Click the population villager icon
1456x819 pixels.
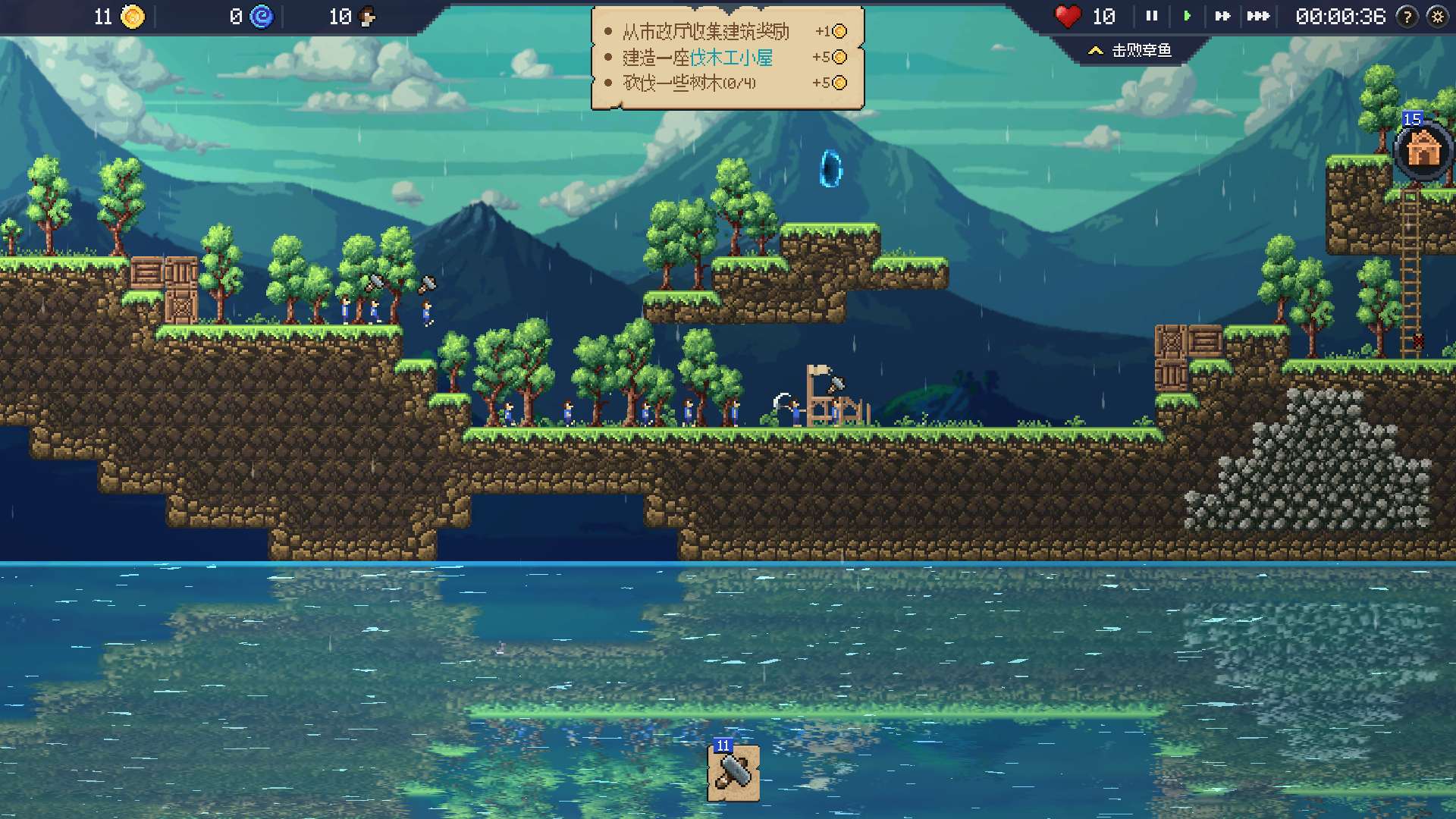(369, 14)
